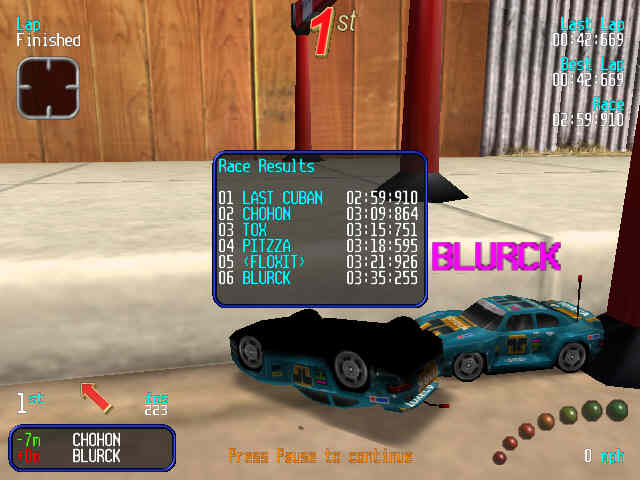Image resolution: width=640 pixels, height=480 pixels.
Task: Select BLURCK in the gap distance panel
Action: [x=95, y=456]
